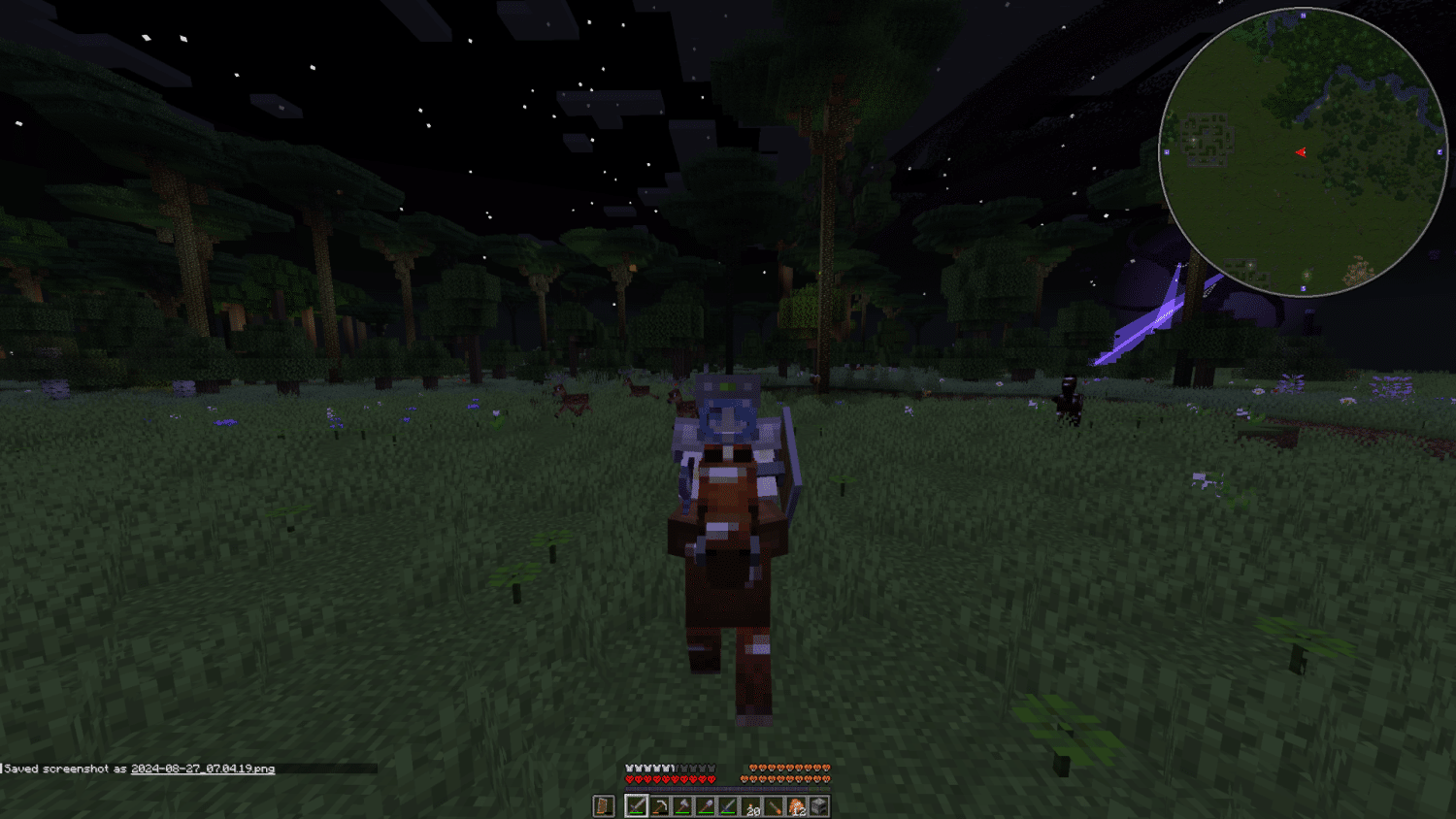Click the red player arrow on the minimap
The height and width of the screenshot is (819, 1456).
pyautogui.click(x=1302, y=152)
